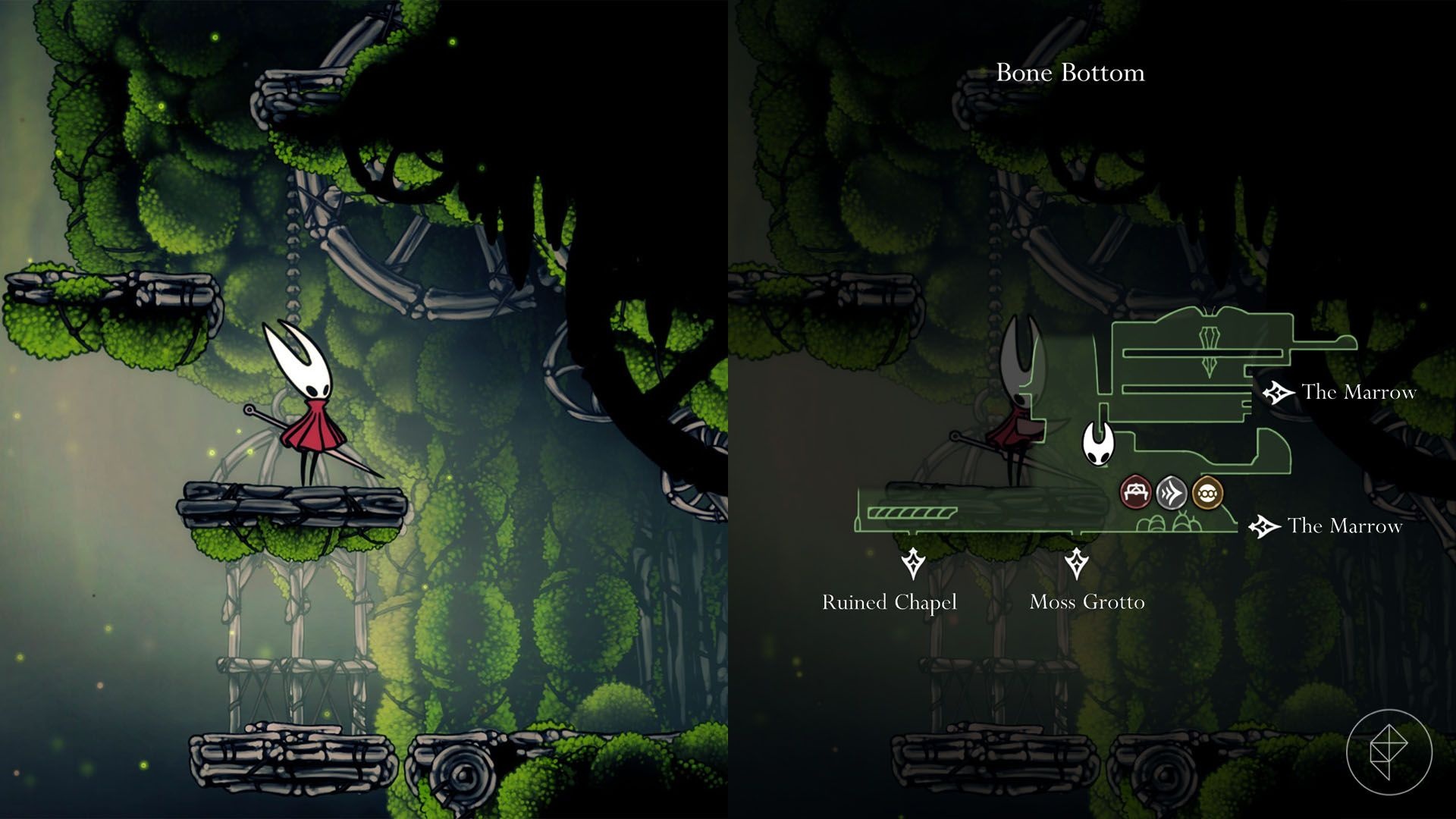The image size is (1456, 819).
Task: Click the grey fast-travel arrow marker
Action: click(1171, 494)
